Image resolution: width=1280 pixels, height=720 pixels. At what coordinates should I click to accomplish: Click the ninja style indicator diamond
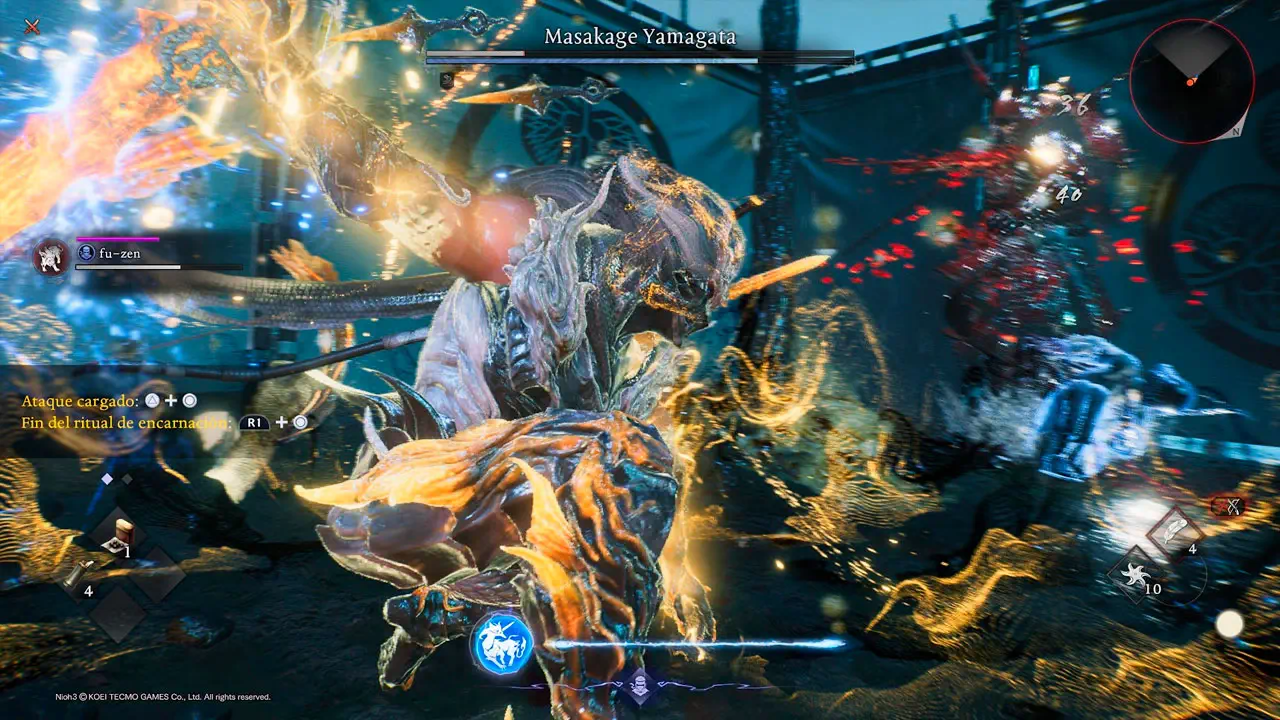[639, 686]
